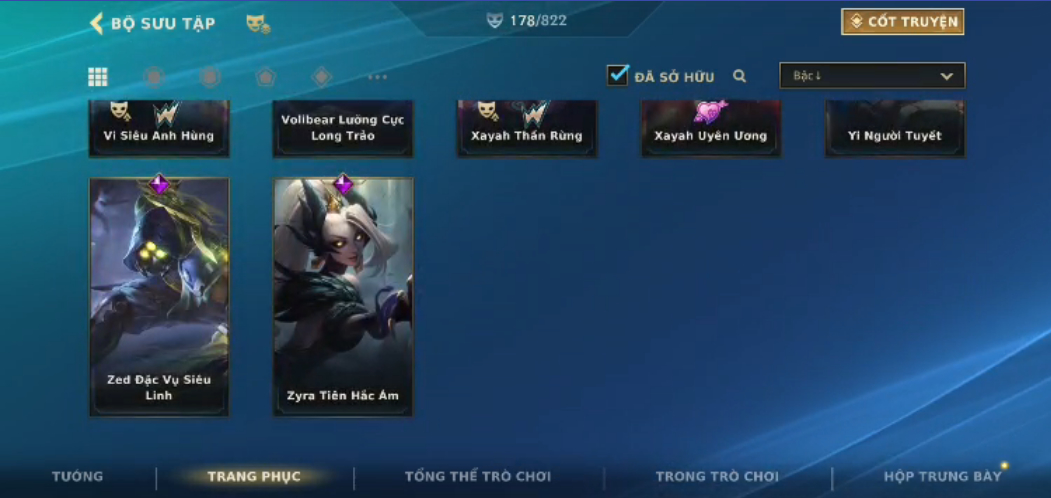Select the Xayah Thần Rừng skin
1051x498 pixels.
coord(527,129)
